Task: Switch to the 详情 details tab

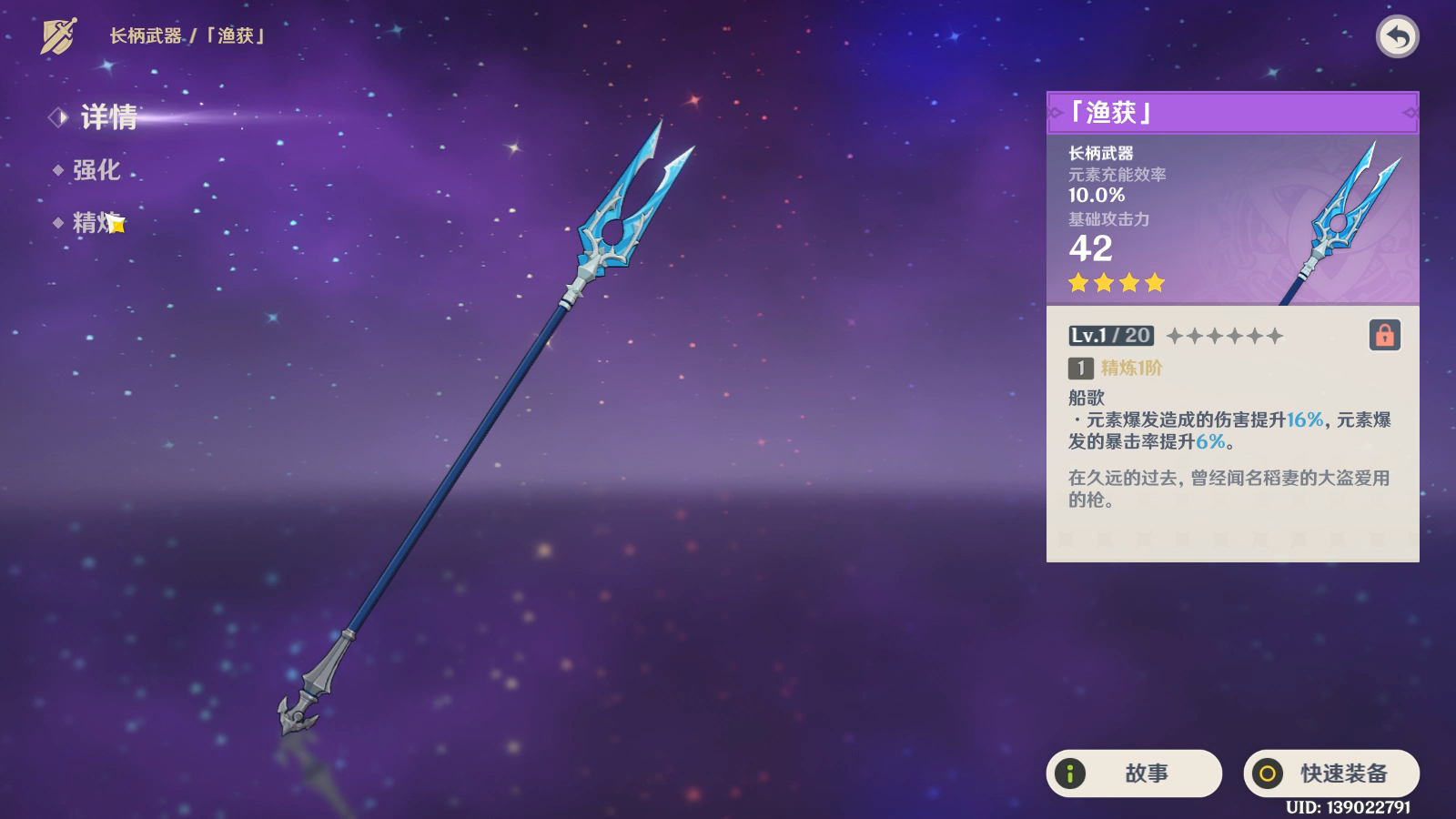Action: pyautogui.click(x=107, y=117)
